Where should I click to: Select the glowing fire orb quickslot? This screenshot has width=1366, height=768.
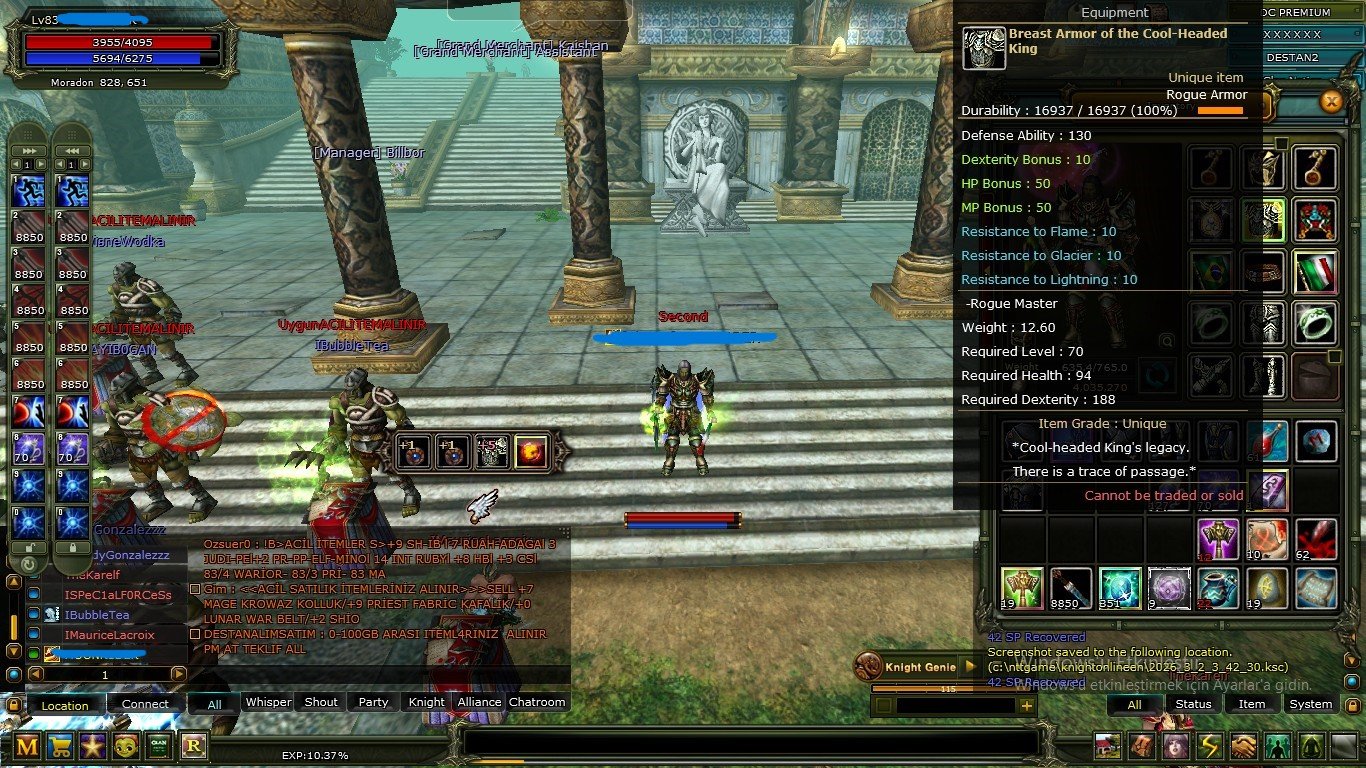coord(531,451)
